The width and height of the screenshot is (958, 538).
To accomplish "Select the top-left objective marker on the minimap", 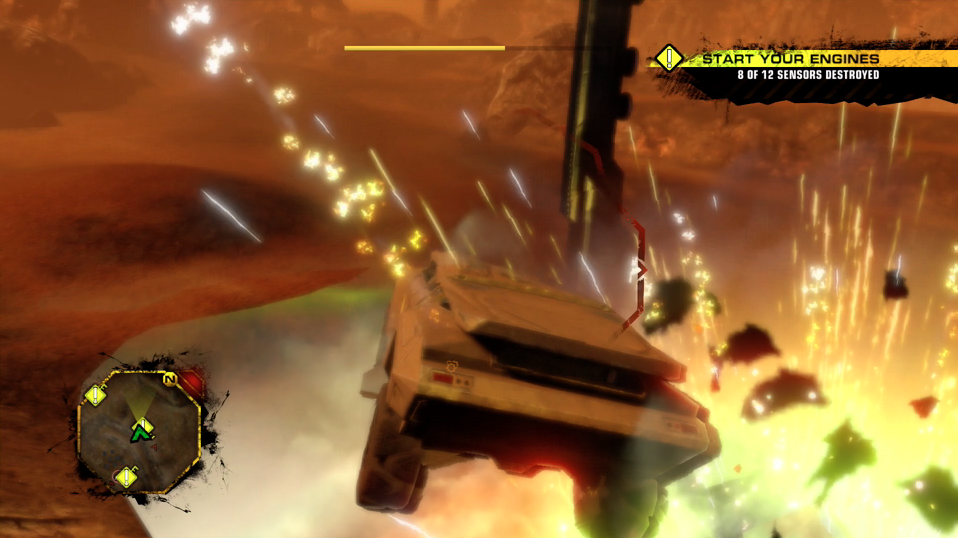I will pyautogui.click(x=96, y=395).
